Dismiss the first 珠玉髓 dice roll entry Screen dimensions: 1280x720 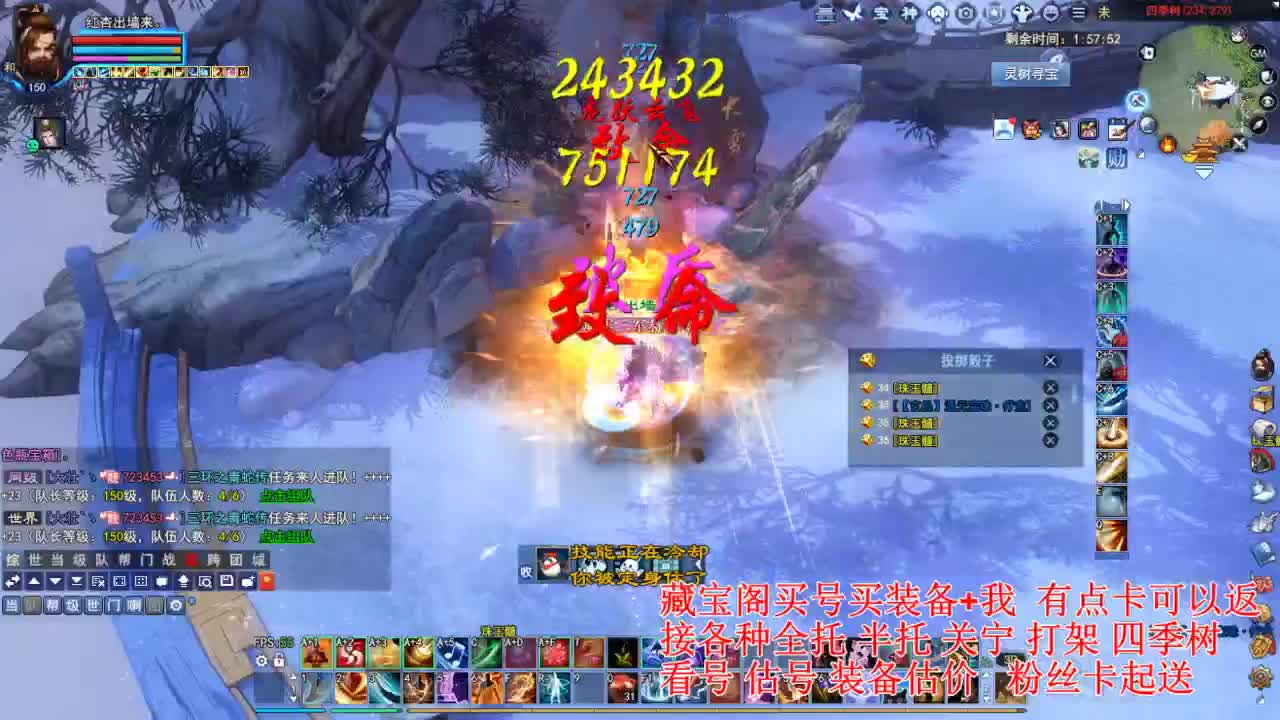(x=1050, y=388)
